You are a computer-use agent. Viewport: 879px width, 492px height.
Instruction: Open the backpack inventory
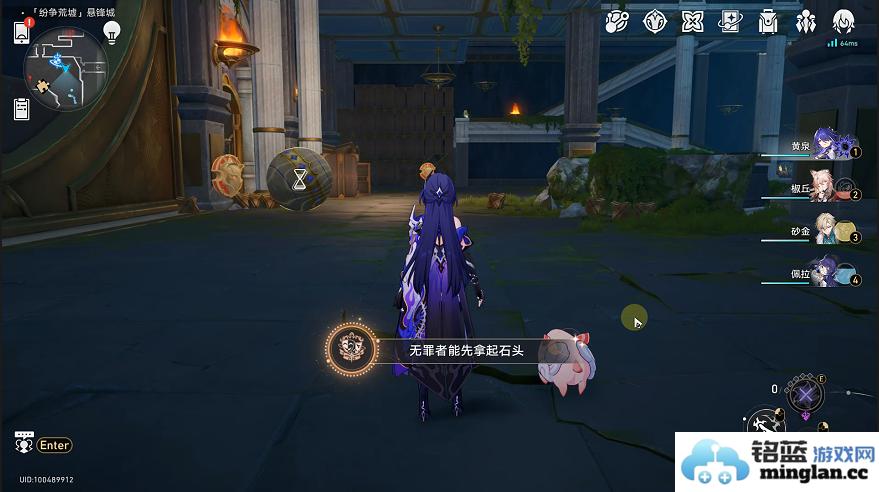point(768,21)
